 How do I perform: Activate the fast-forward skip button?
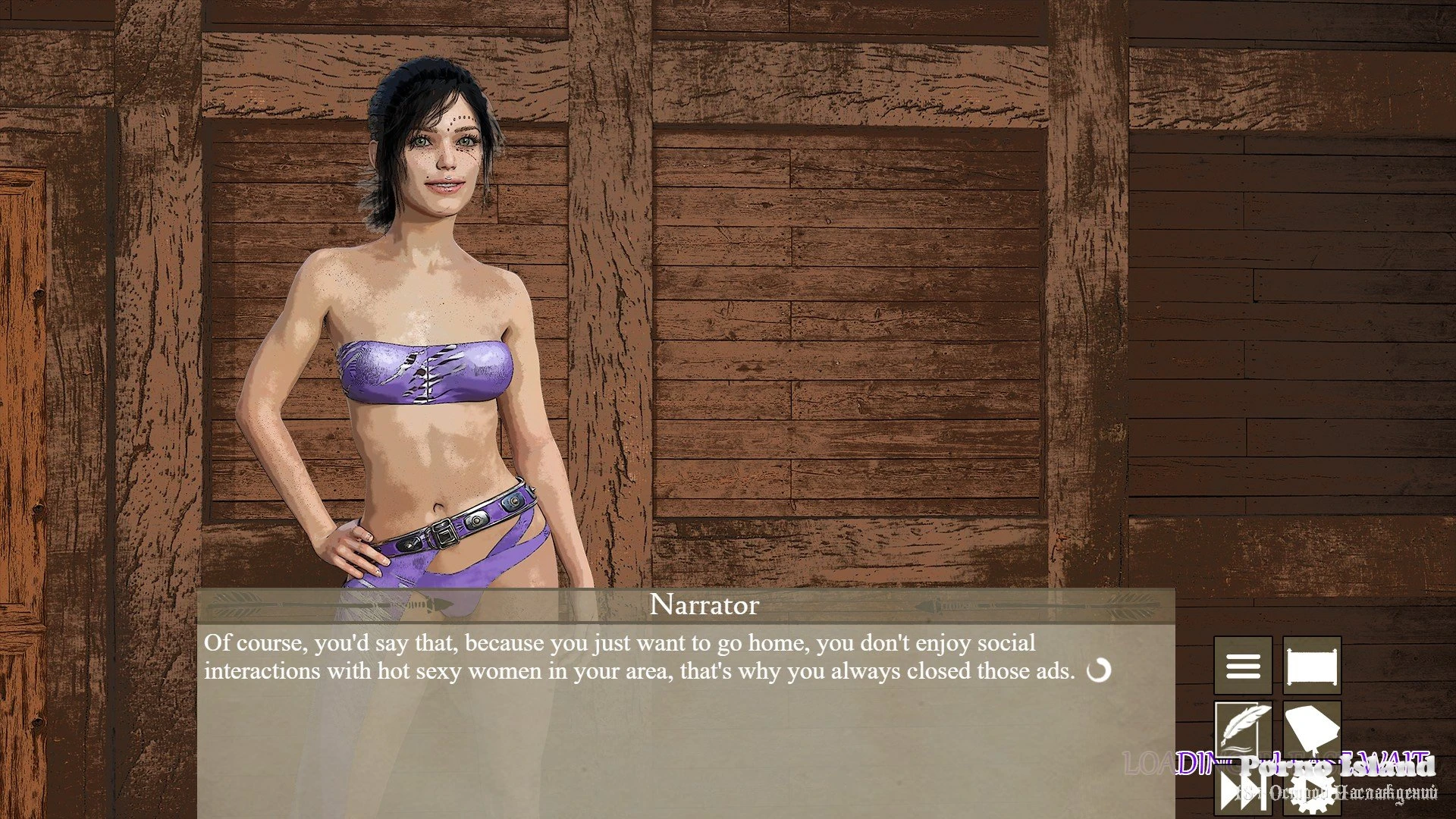coord(1243,792)
